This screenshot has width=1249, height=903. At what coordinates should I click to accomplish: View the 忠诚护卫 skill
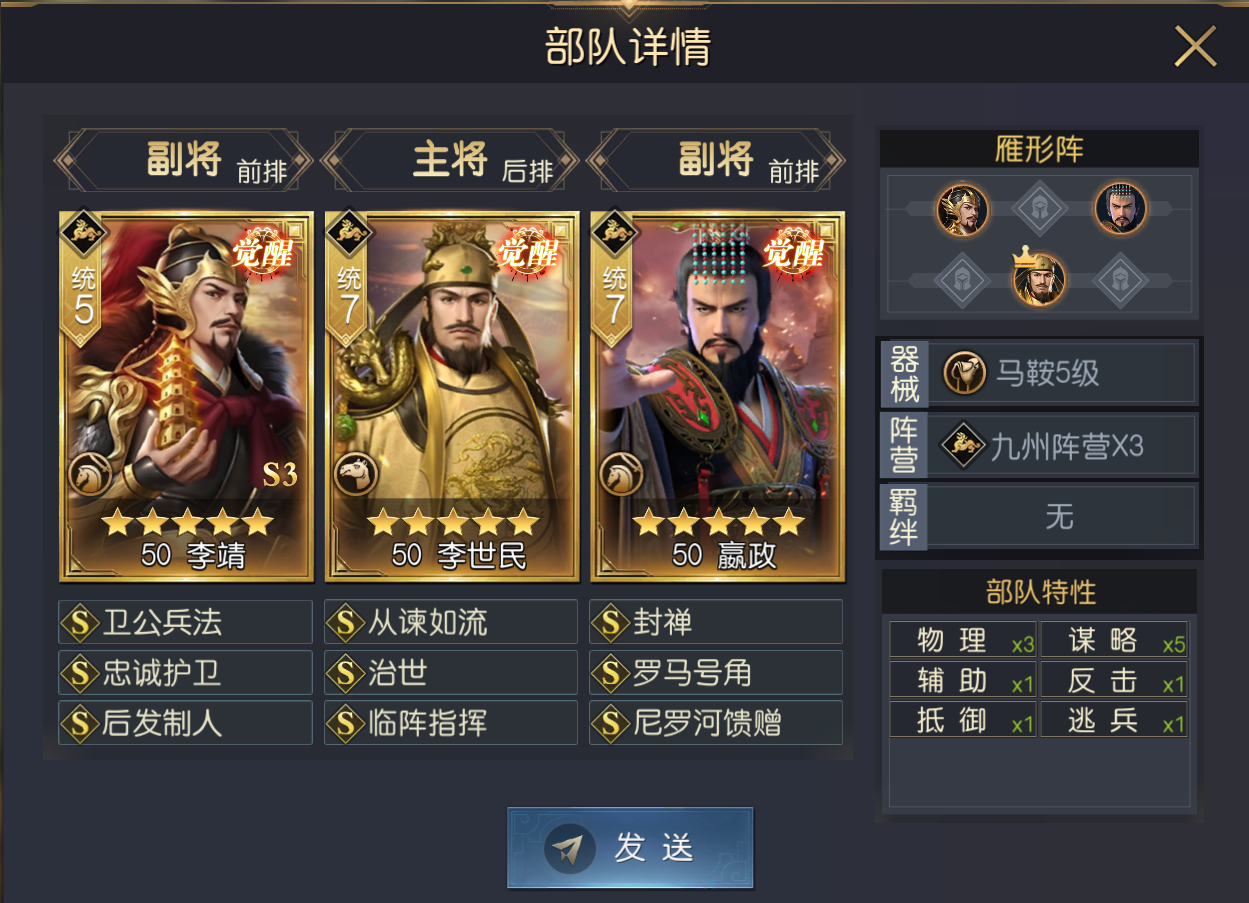click(x=186, y=673)
